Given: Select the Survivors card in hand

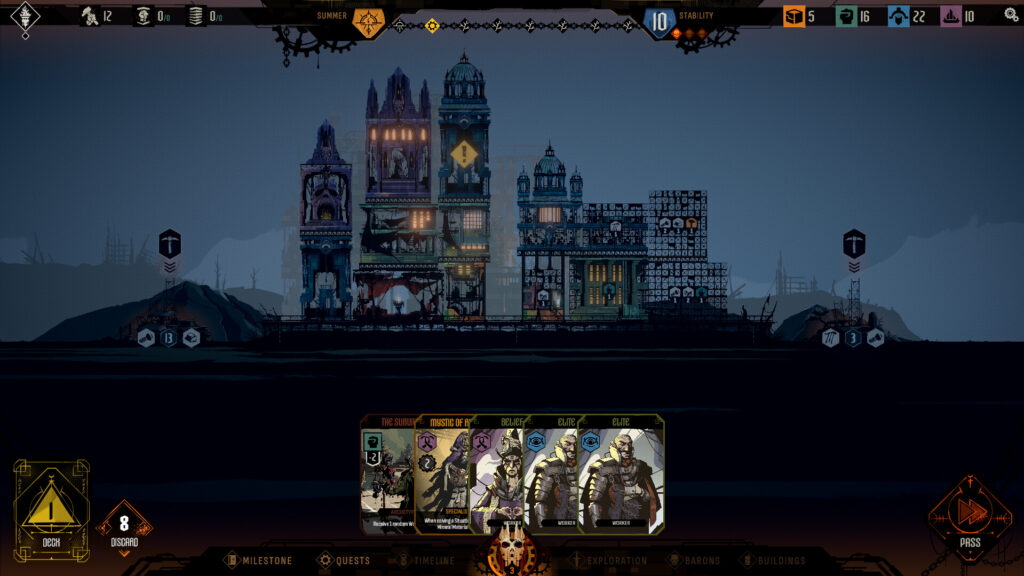Looking at the screenshot, I should pos(386,474).
